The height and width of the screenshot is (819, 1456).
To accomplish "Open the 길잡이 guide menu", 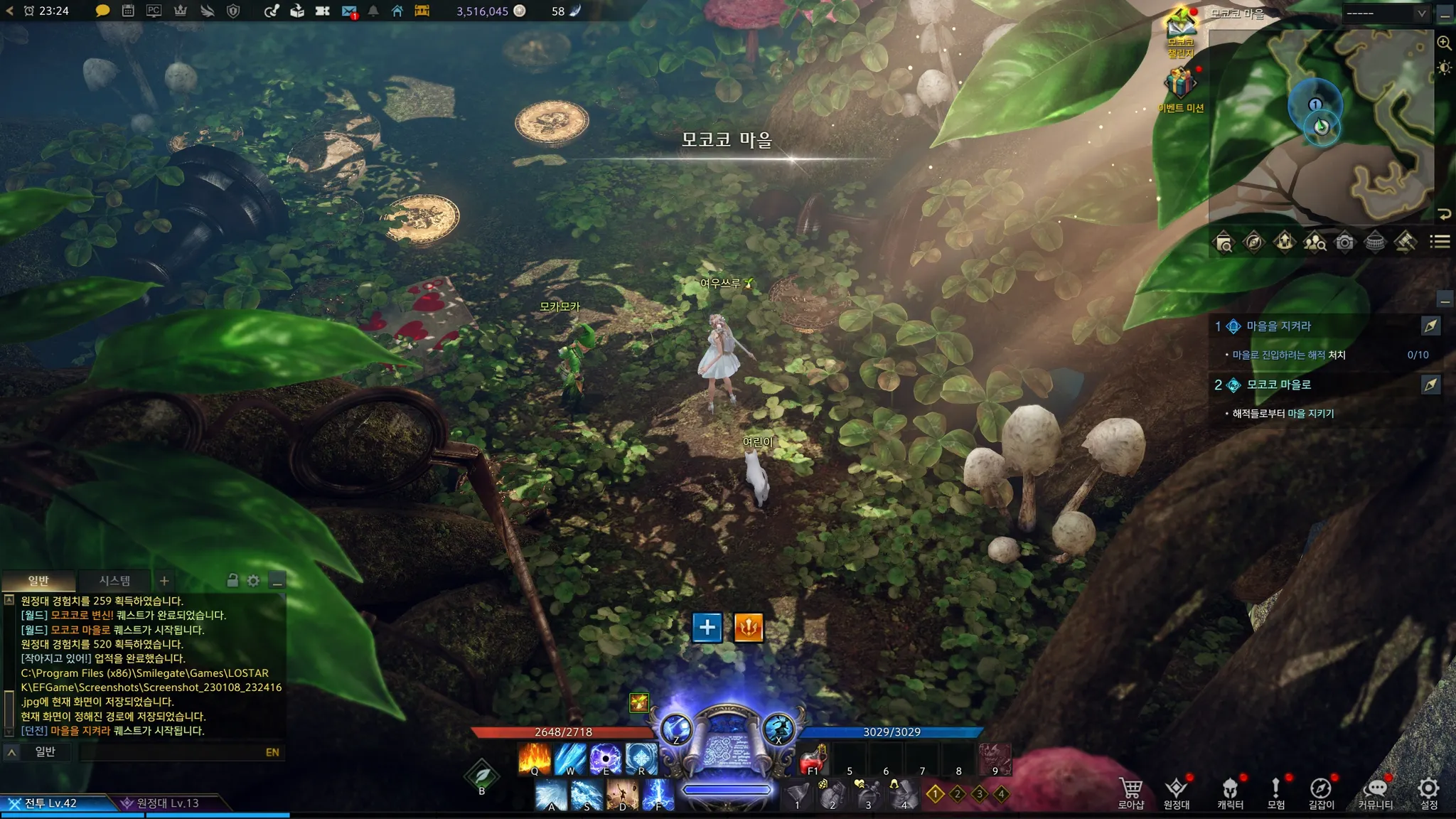I will click(x=1321, y=792).
